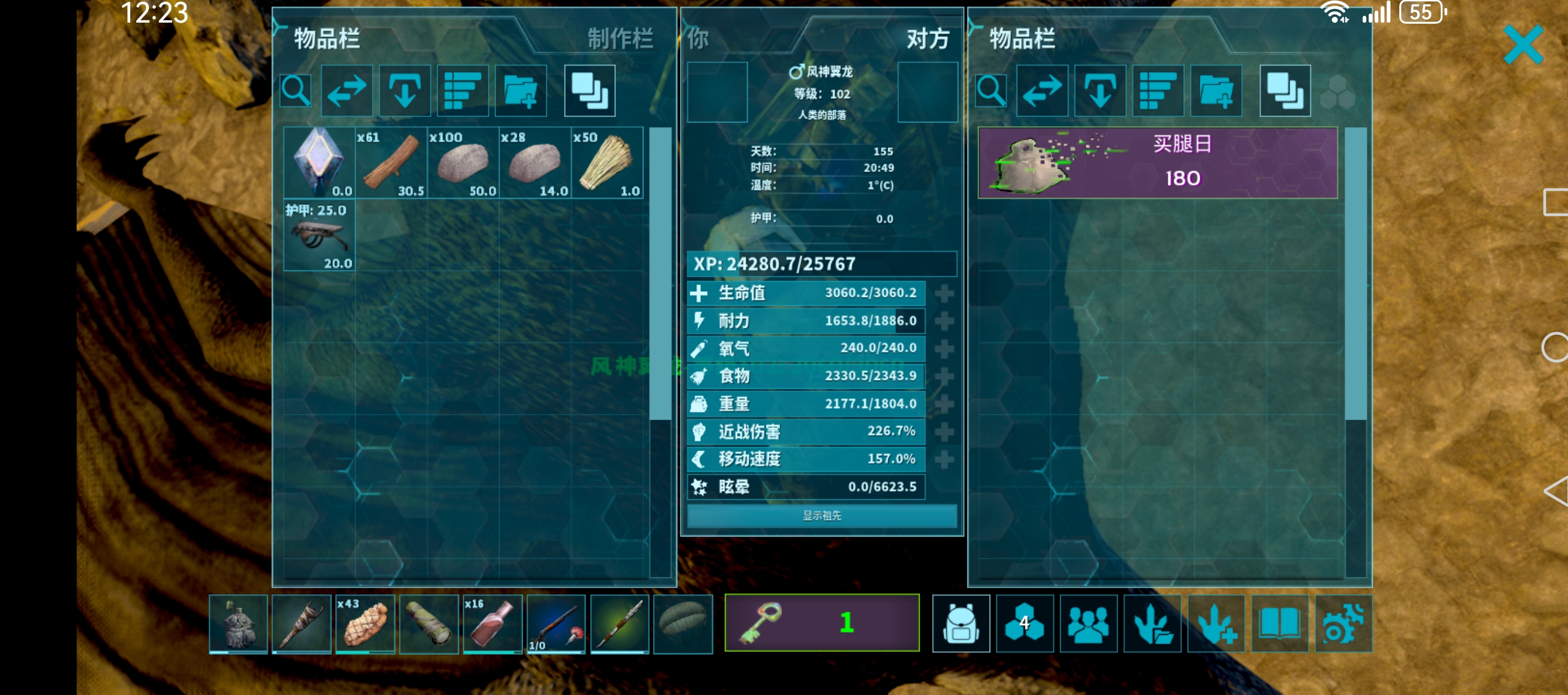Open the 对方 tab in the stats panel
This screenshot has height=695, width=1568.
927,39
